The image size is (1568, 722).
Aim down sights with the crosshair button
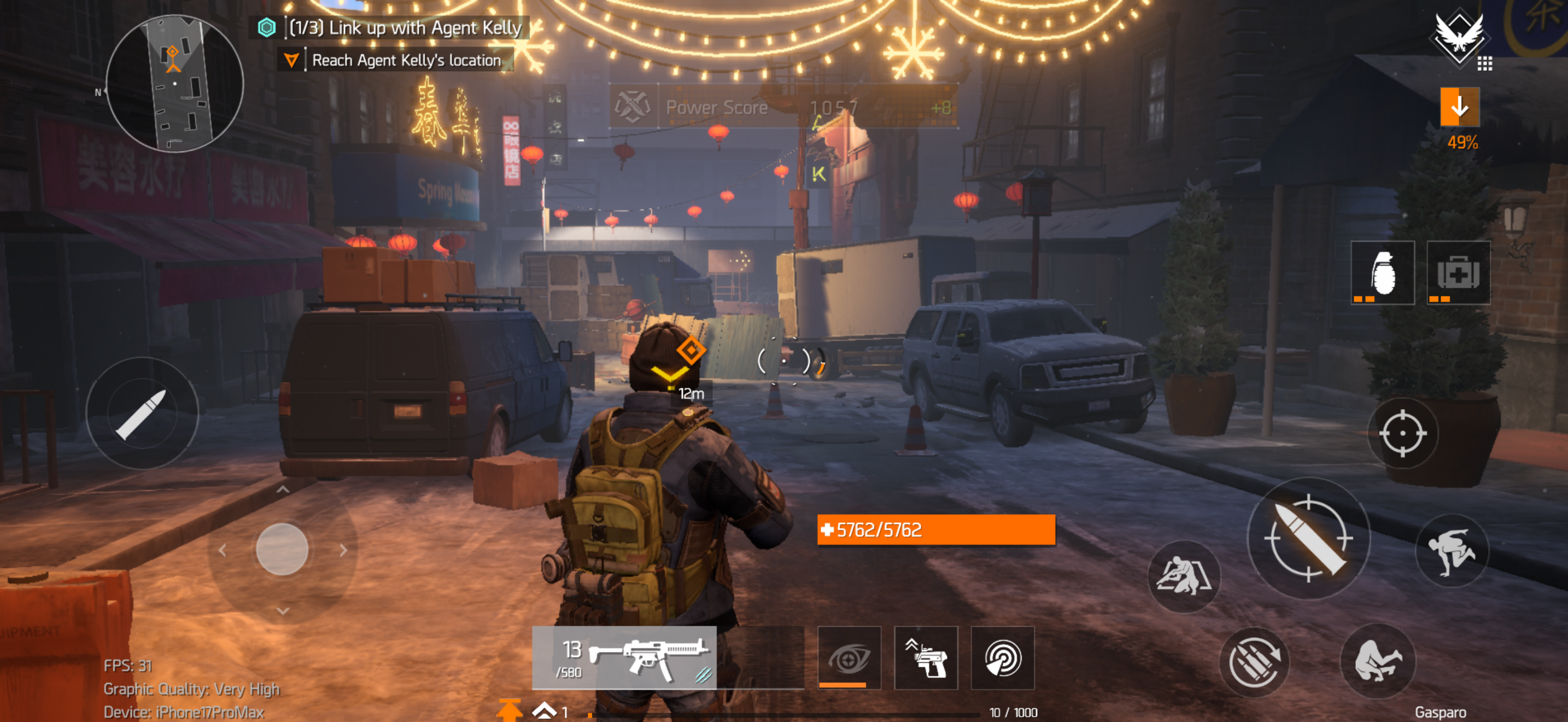click(1402, 433)
